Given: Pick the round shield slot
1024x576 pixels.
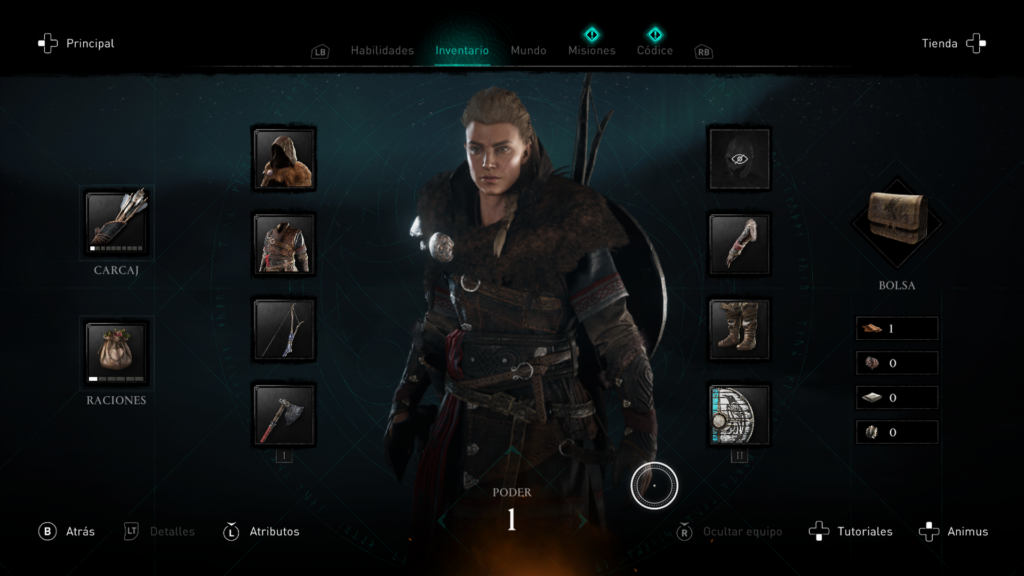Looking at the screenshot, I should pos(739,415).
